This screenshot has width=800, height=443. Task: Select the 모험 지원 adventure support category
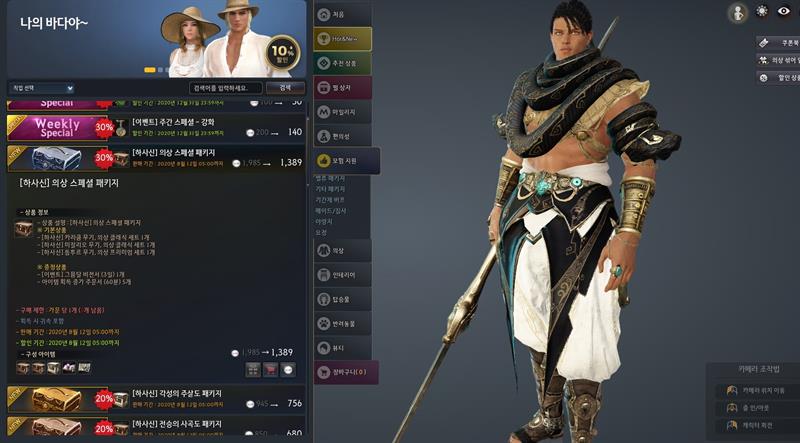point(345,160)
